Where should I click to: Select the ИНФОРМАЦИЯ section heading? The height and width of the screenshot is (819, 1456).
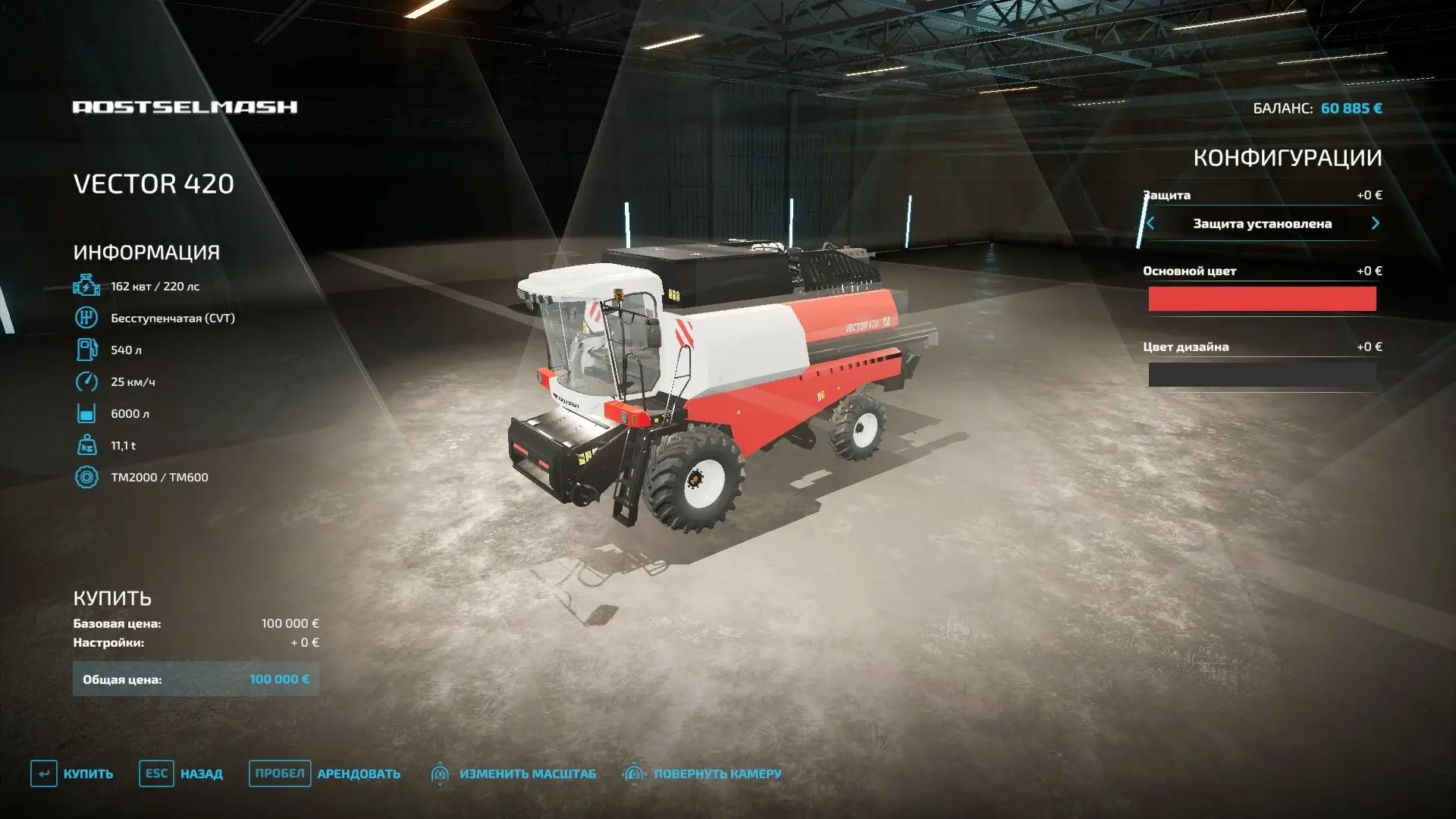tap(146, 252)
